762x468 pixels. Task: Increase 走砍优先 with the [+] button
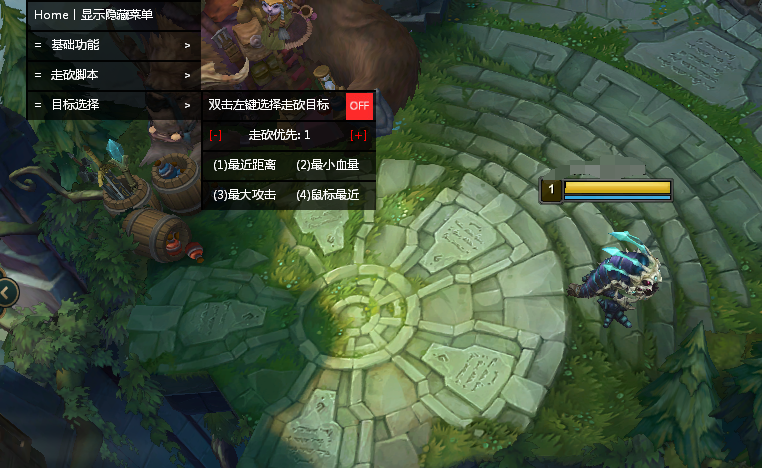point(358,135)
